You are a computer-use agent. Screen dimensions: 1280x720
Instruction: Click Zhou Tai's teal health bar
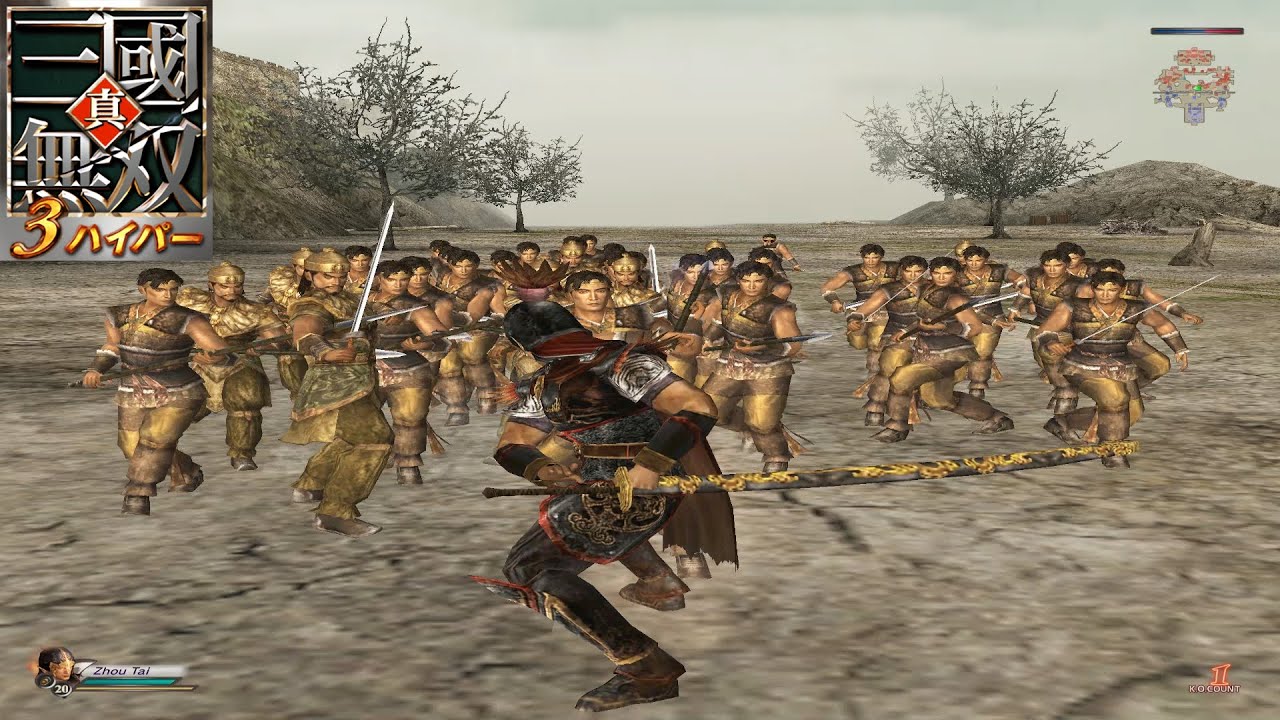pyautogui.click(x=129, y=681)
